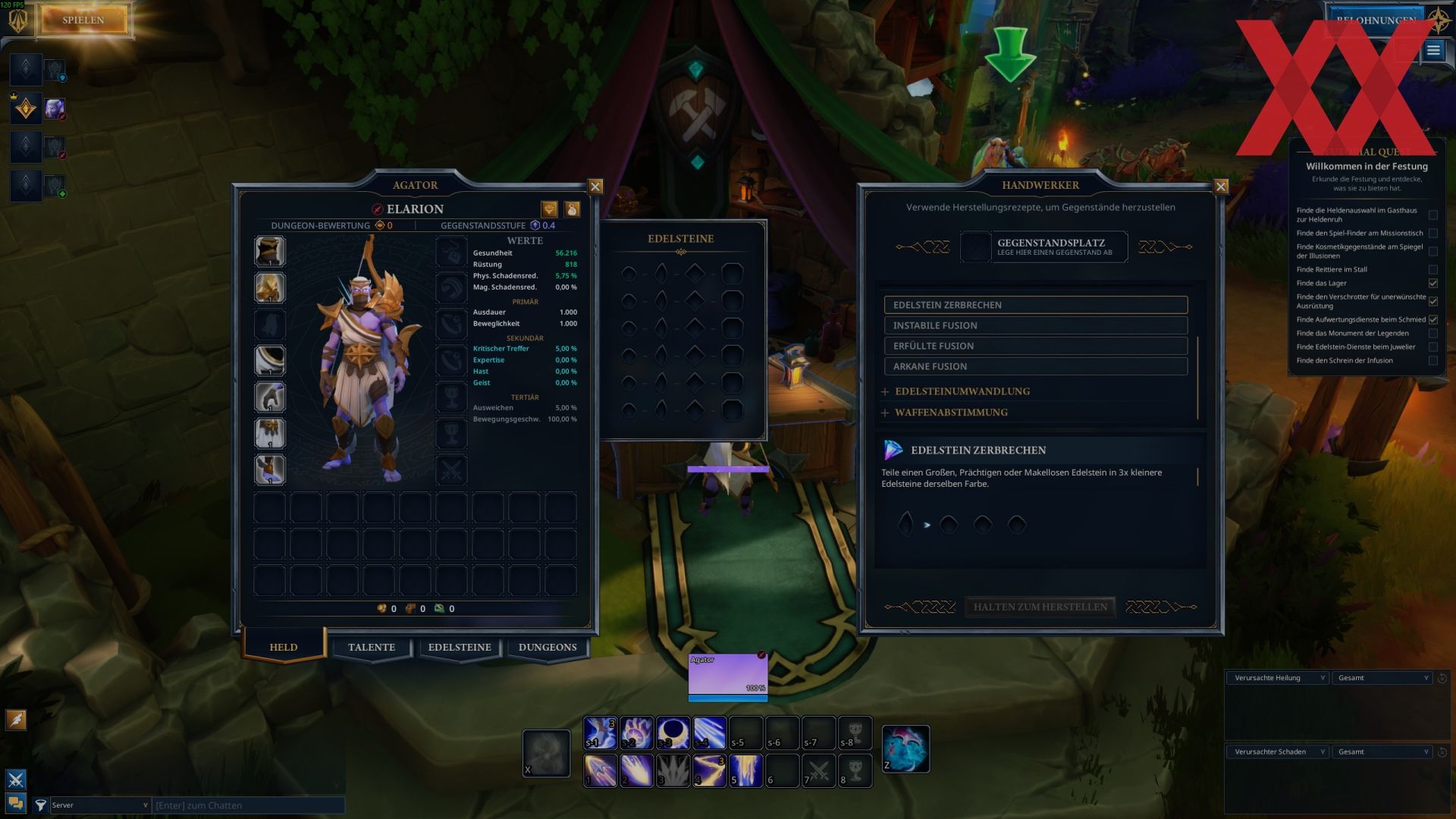
Task: Pick the Erfüllte Fusion recipe
Action: point(1035,346)
